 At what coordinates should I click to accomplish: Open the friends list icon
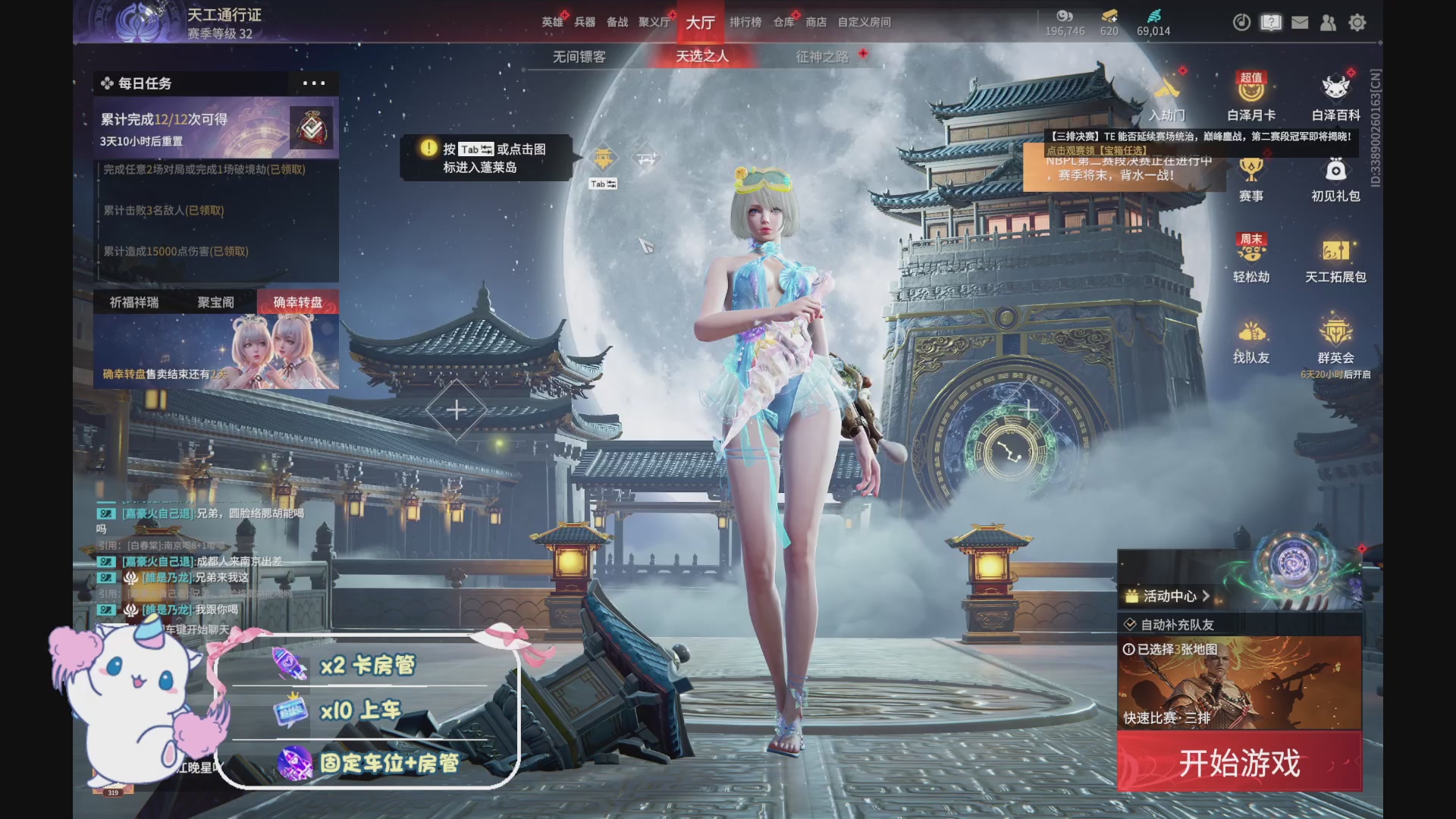pyautogui.click(x=1329, y=23)
